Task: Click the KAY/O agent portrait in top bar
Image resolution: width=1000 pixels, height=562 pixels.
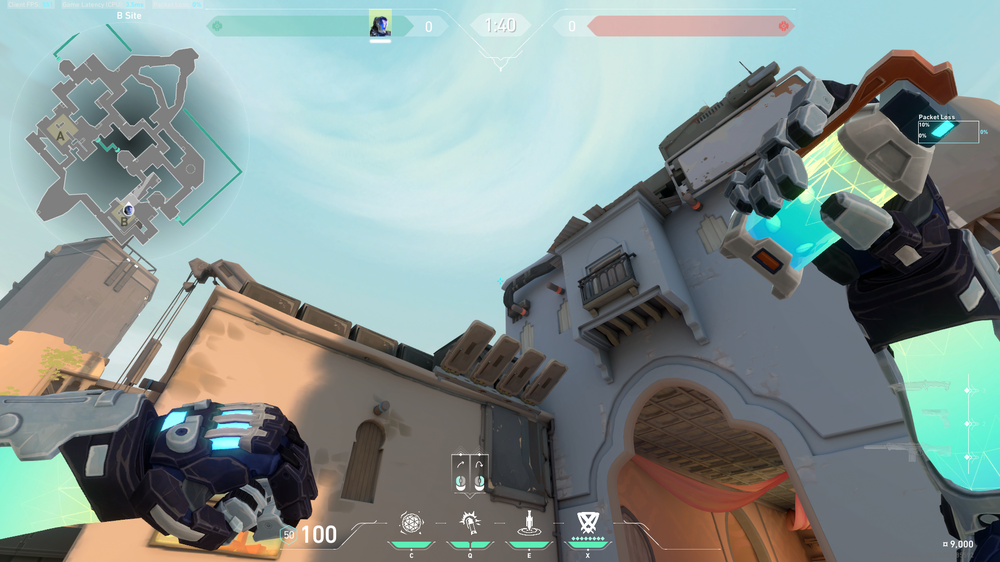Action: click(380, 24)
